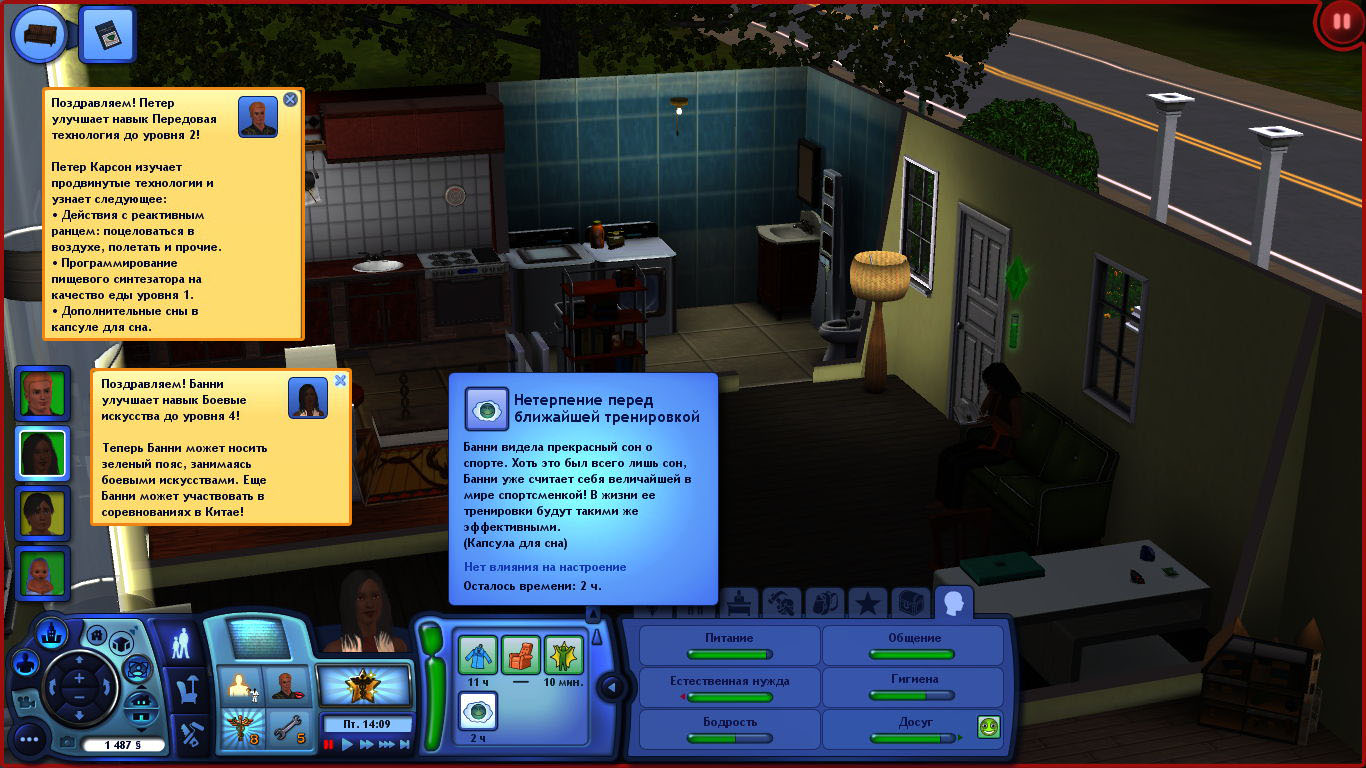Open the treasure chest tab

pos(909,603)
